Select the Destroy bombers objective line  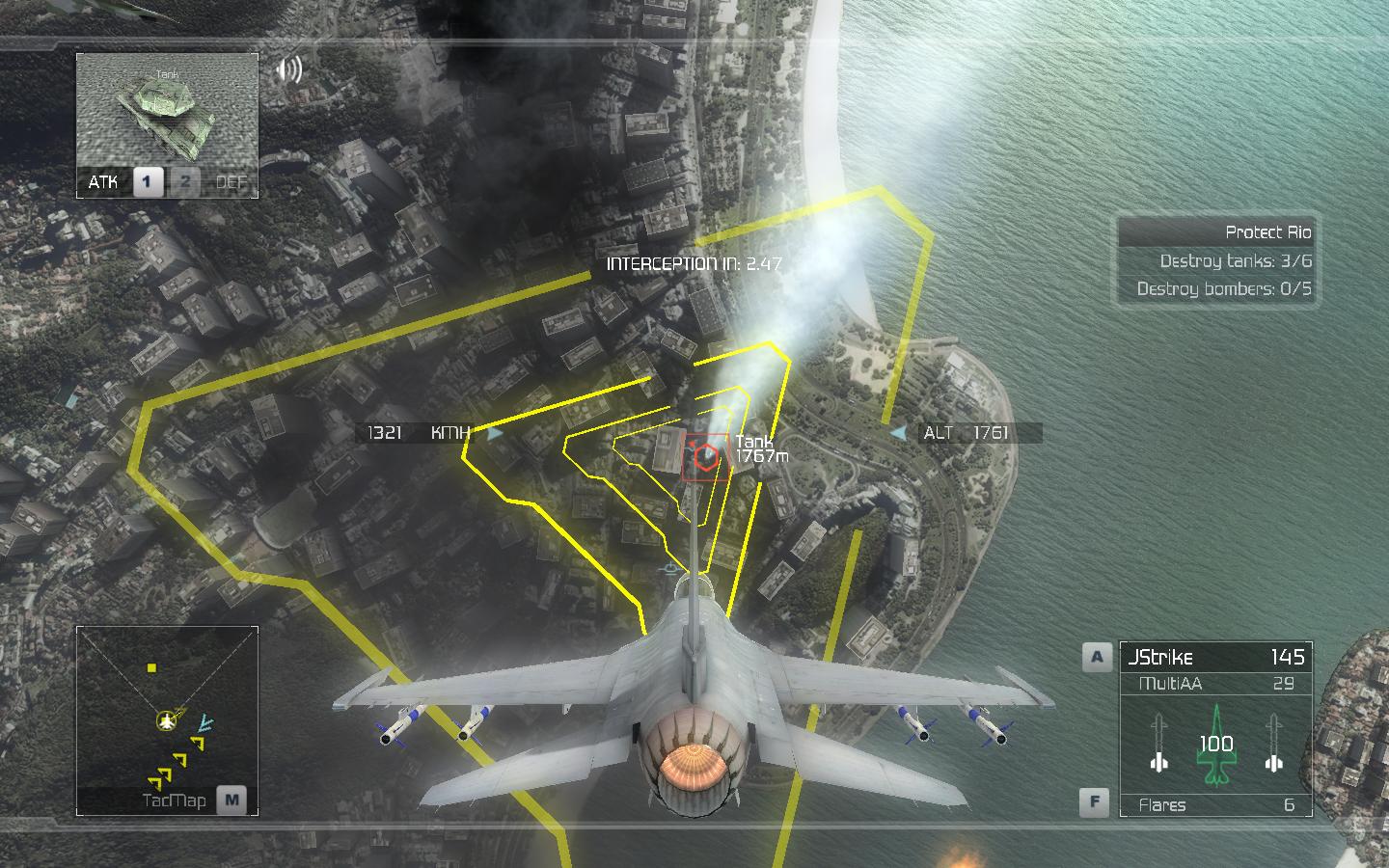pos(1217,288)
